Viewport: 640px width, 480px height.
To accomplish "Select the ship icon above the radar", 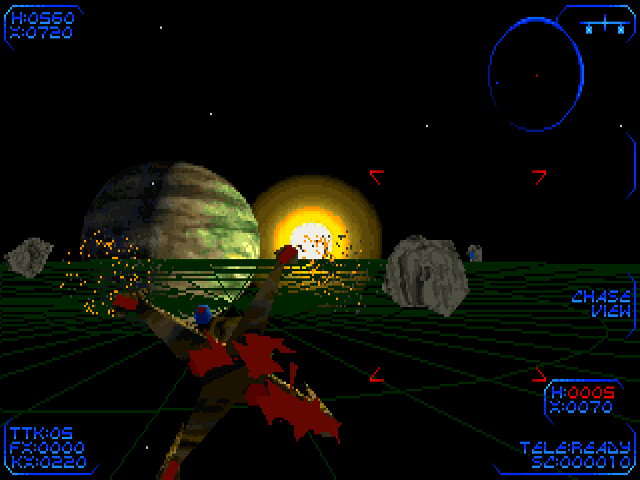I will coord(603,26).
